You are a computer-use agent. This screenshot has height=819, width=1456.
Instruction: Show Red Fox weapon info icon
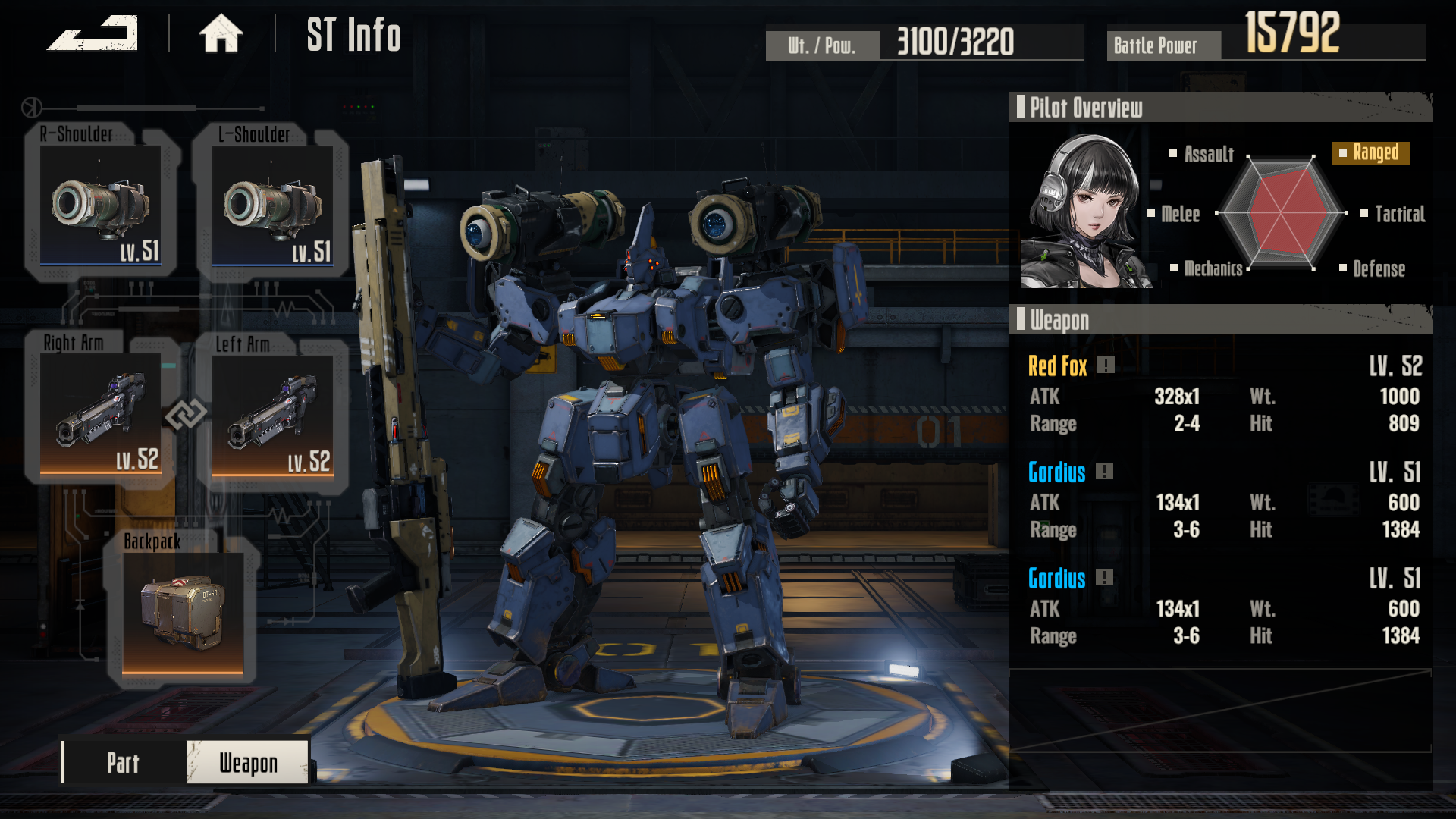click(1106, 366)
